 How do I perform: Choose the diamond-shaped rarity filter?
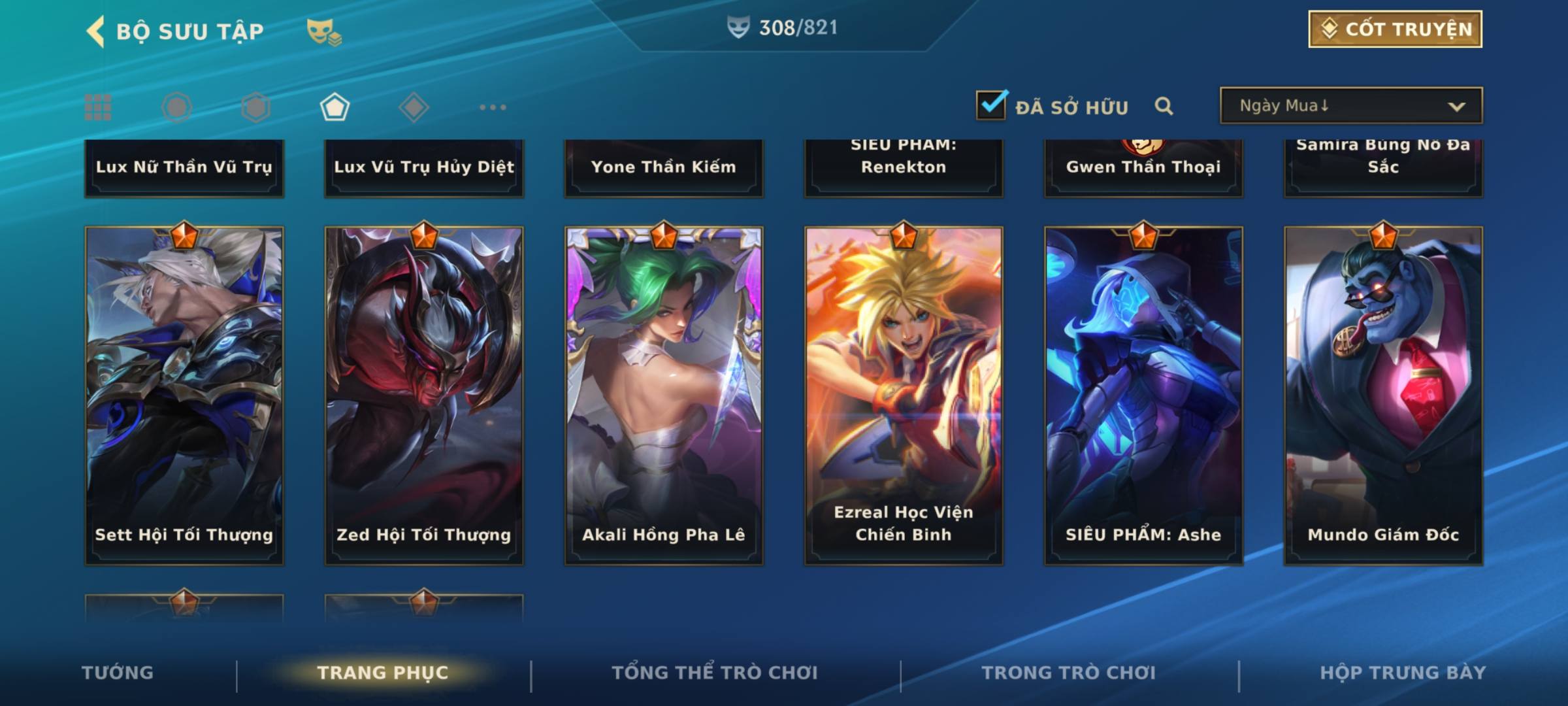[x=414, y=107]
